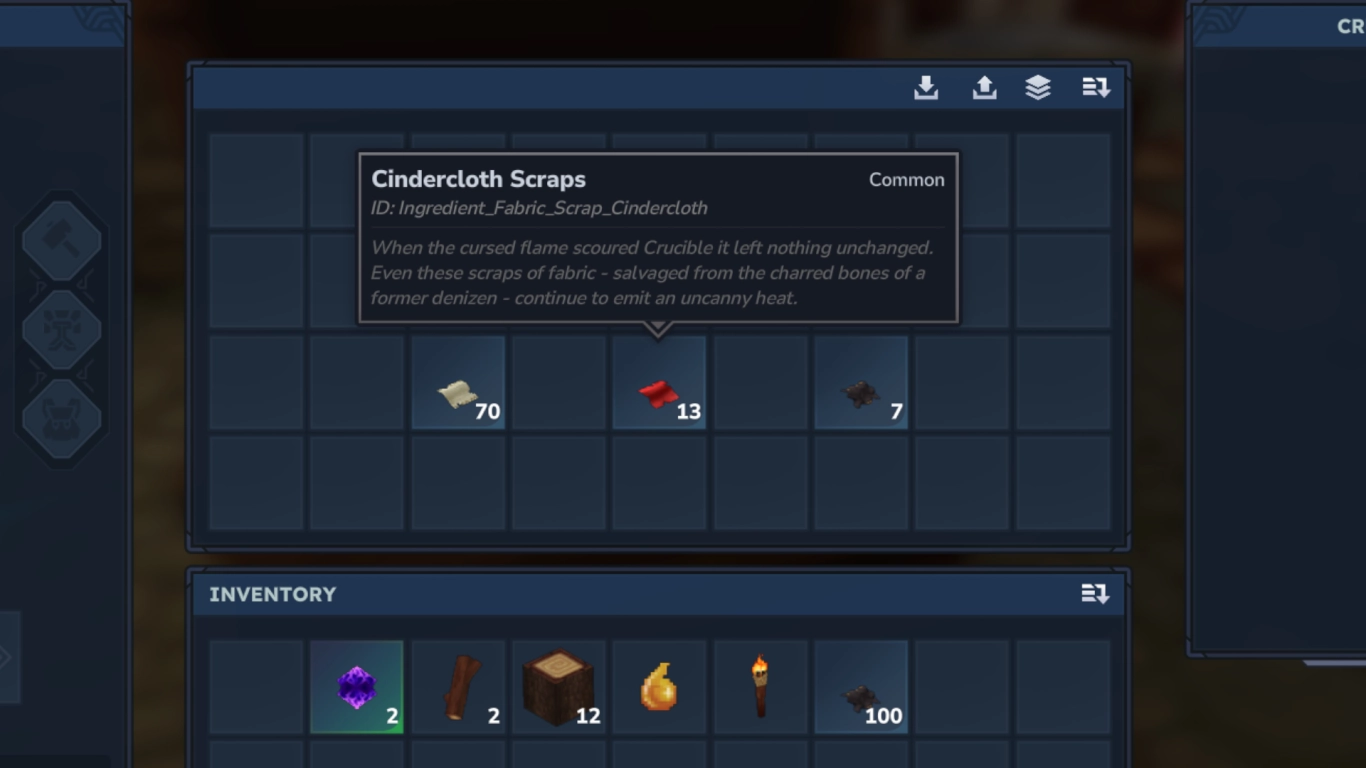Pick up the 13 Cindercloth Scraps
Screen dimensions: 1366x768
click(658, 383)
